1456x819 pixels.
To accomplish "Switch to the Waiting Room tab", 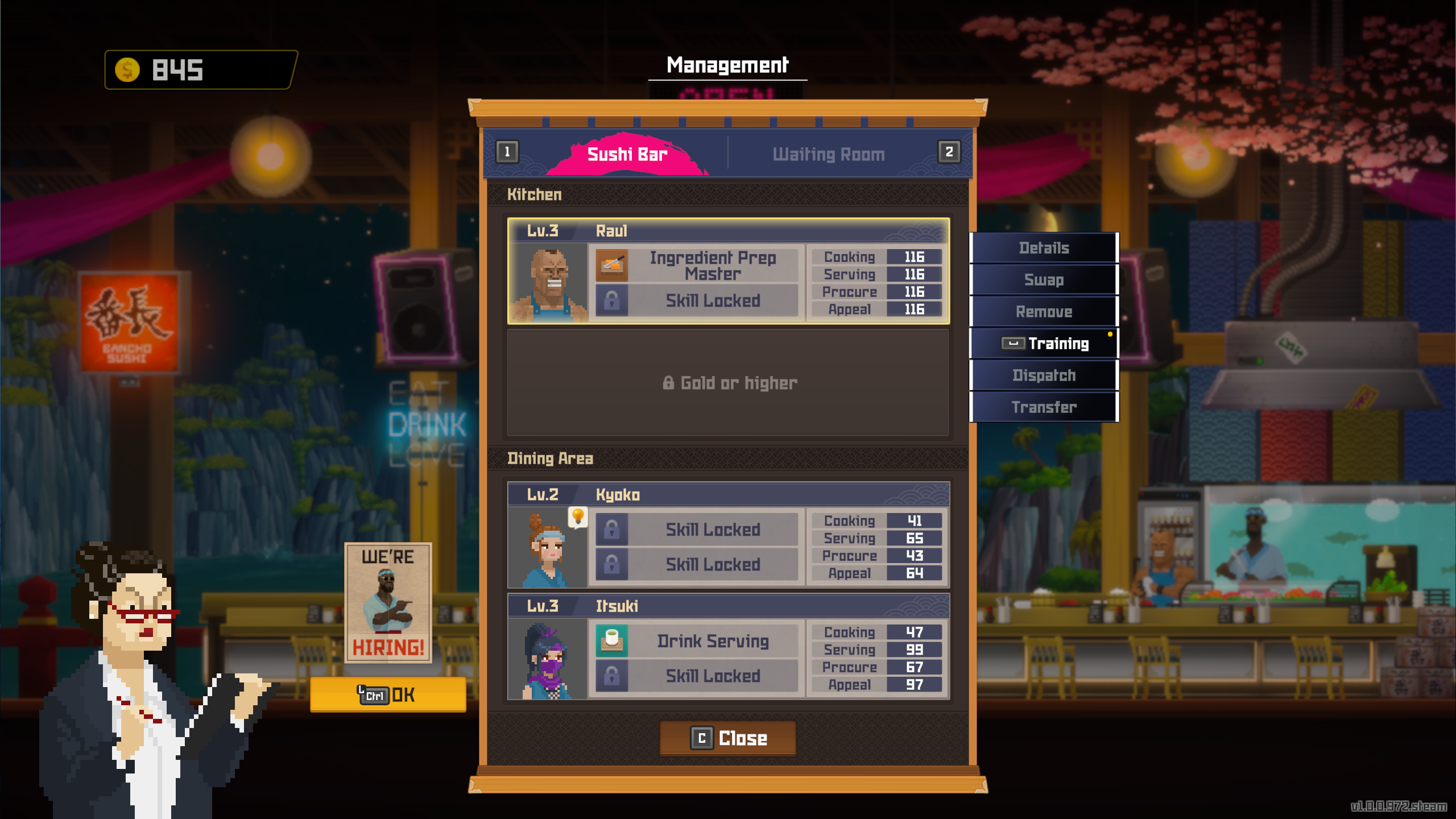I will click(828, 154).
